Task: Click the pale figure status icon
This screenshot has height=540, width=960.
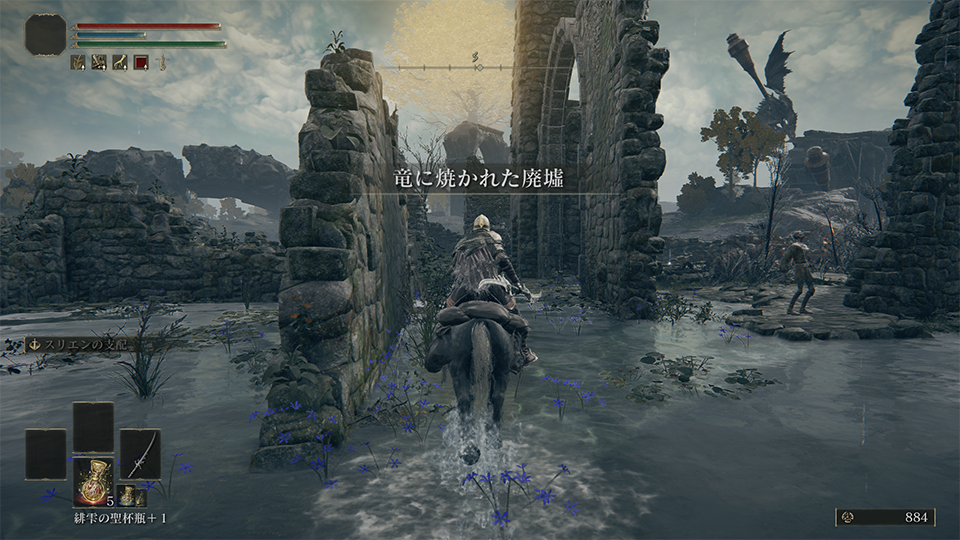Action: 161,62
